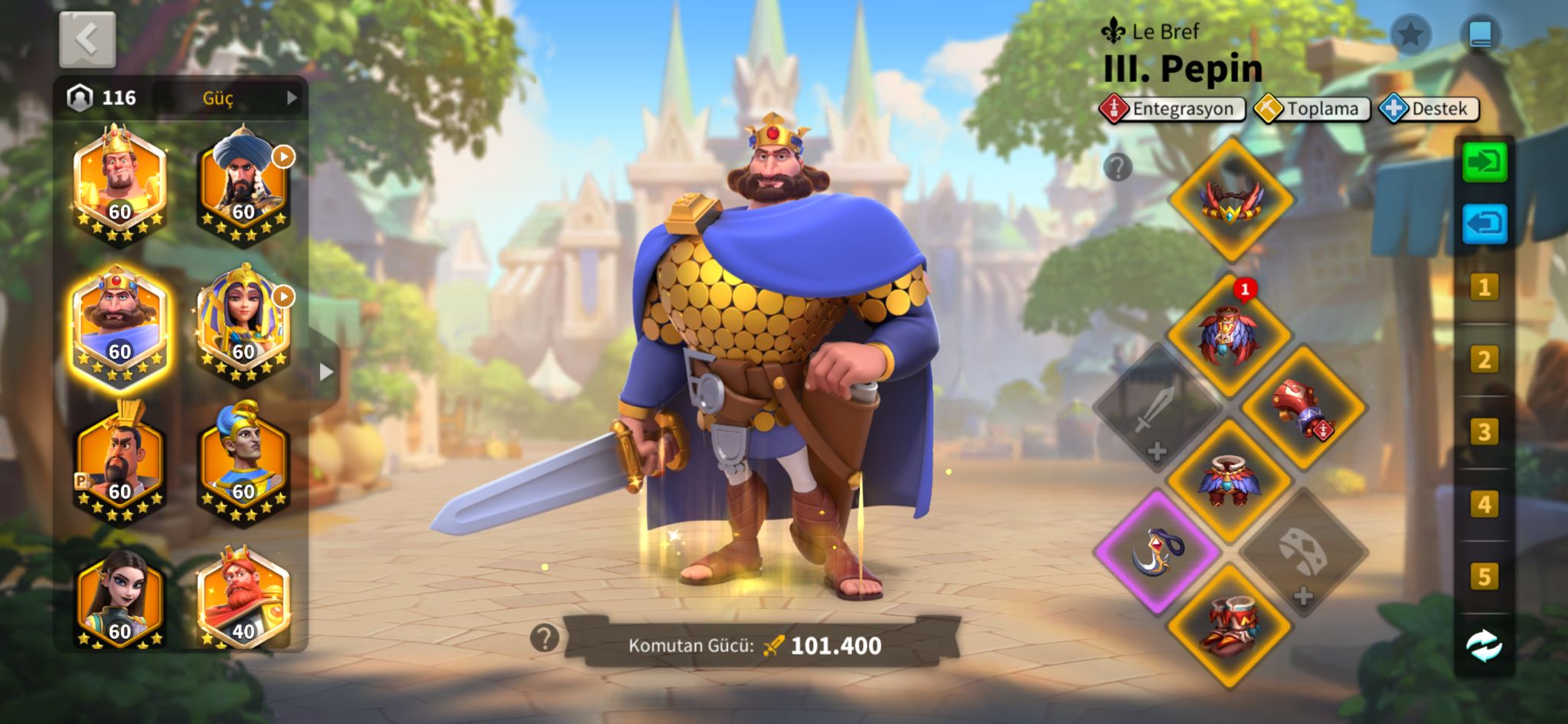Select the turbaned commander with blue headwrap

243,182
